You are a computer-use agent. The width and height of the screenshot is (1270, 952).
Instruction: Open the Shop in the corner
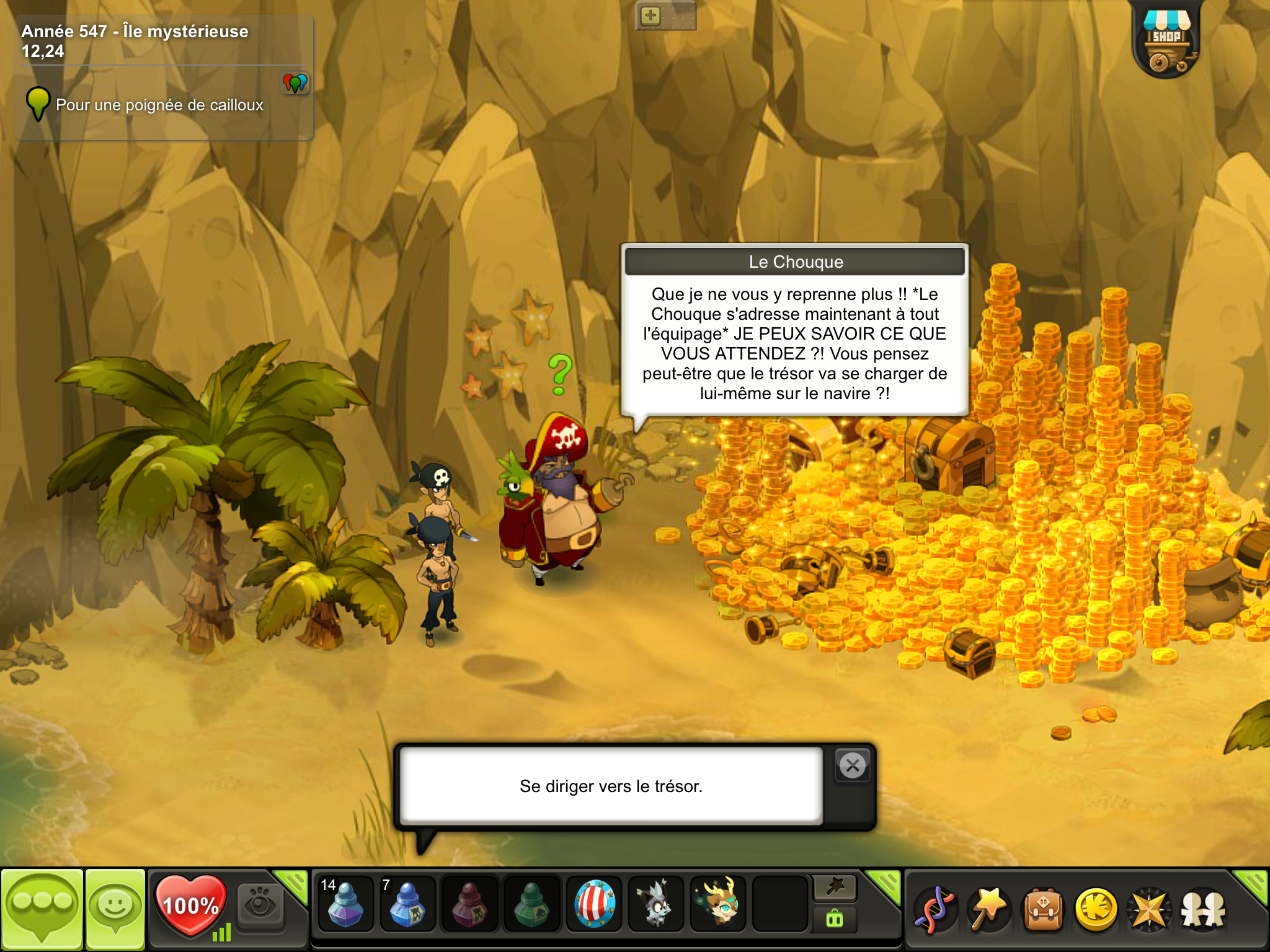[x=1166, y=41]
